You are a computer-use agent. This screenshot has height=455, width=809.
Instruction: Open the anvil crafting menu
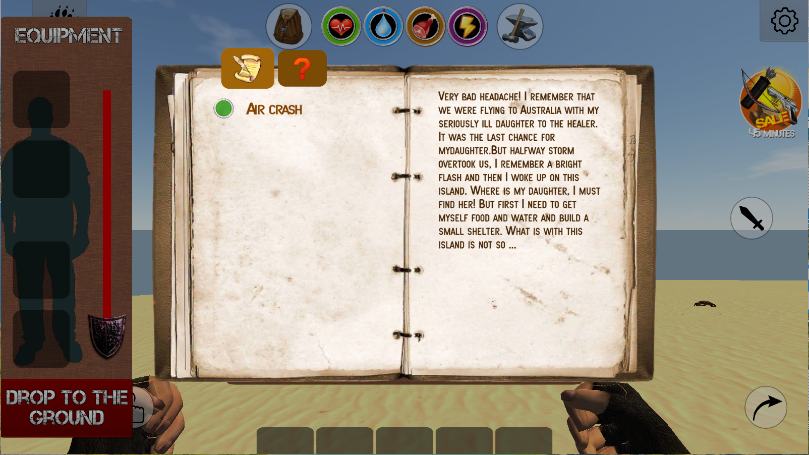[x=520, y=26]
